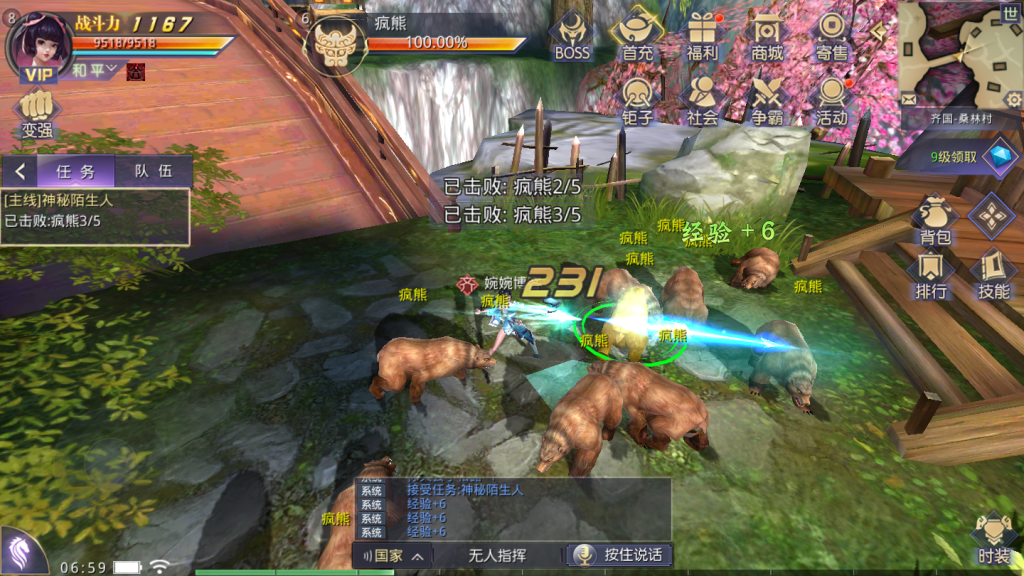This screenshot has height=576, width=1024.
Task: Switch to the 队伍 team tab
Action: pos(153,171)
